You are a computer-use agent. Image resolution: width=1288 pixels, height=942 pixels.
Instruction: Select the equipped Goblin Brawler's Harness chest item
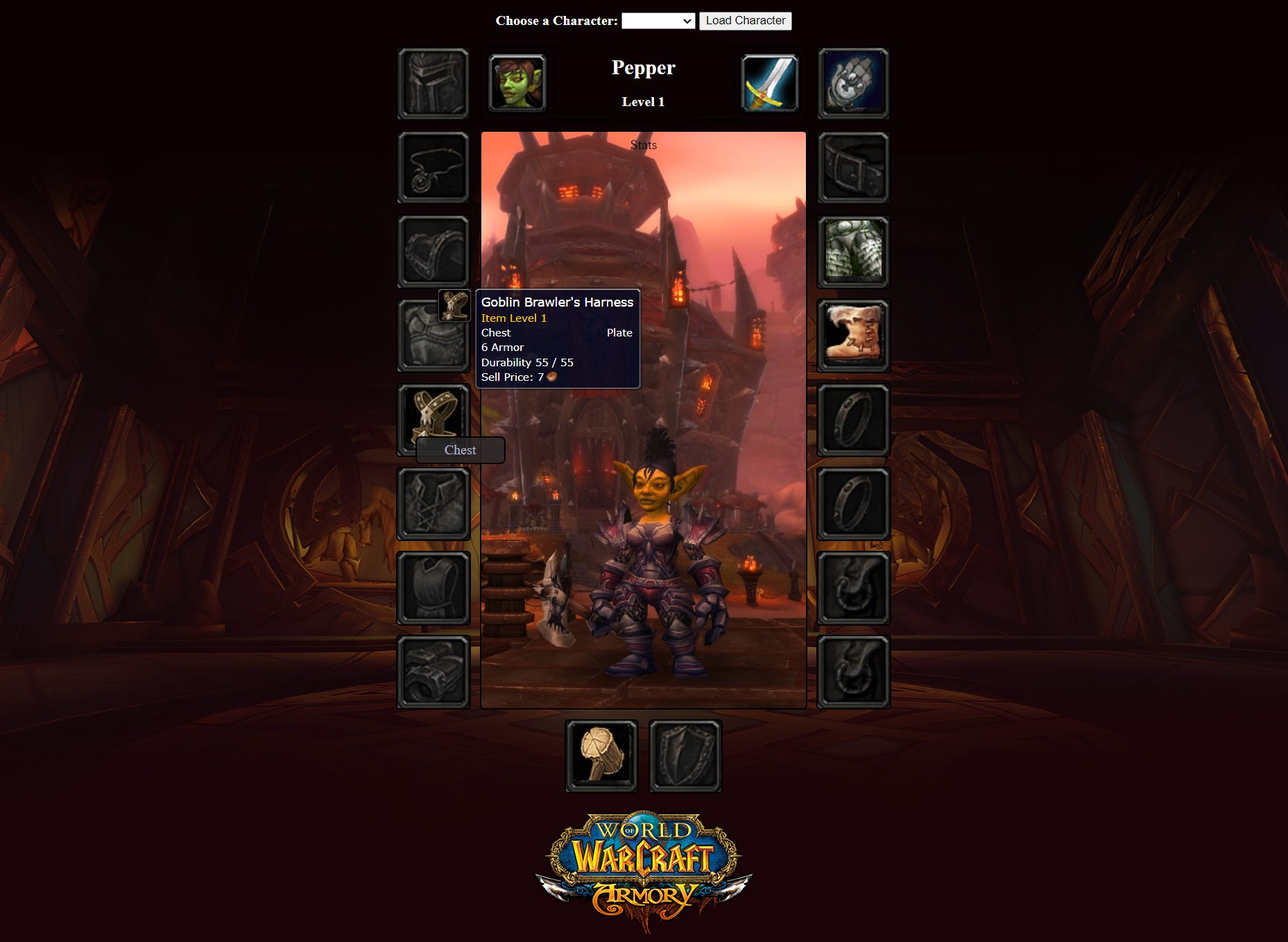click(x=433, y=419)
